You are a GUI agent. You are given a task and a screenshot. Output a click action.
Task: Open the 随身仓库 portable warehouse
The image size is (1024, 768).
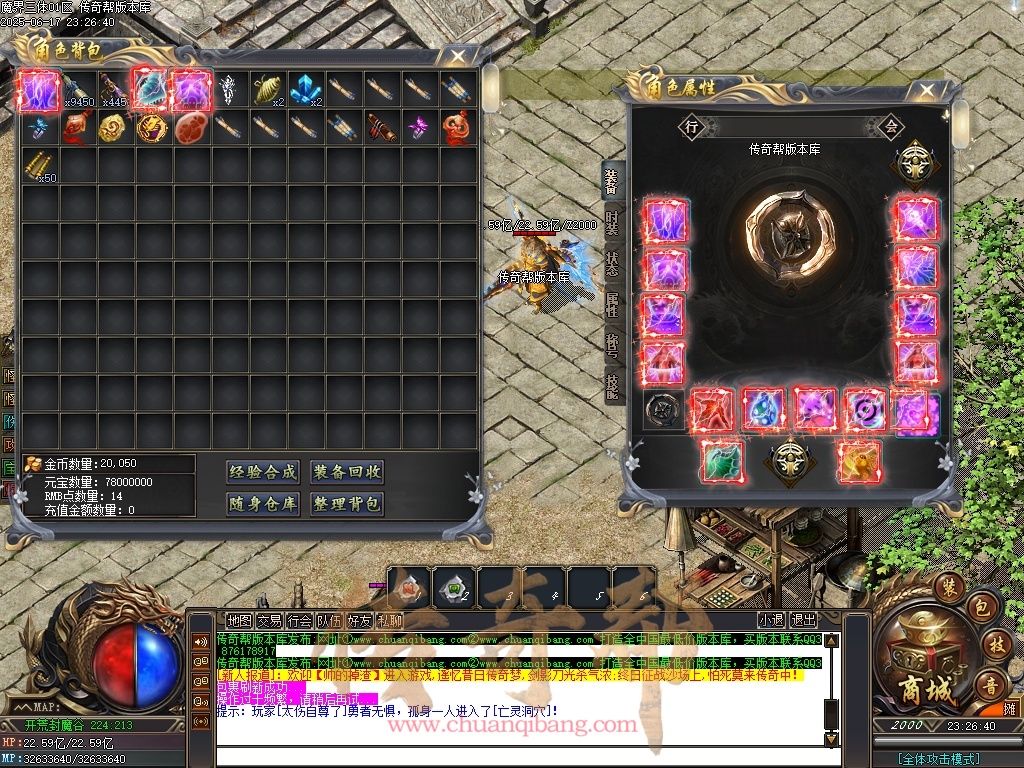click(x=263, y=504)
